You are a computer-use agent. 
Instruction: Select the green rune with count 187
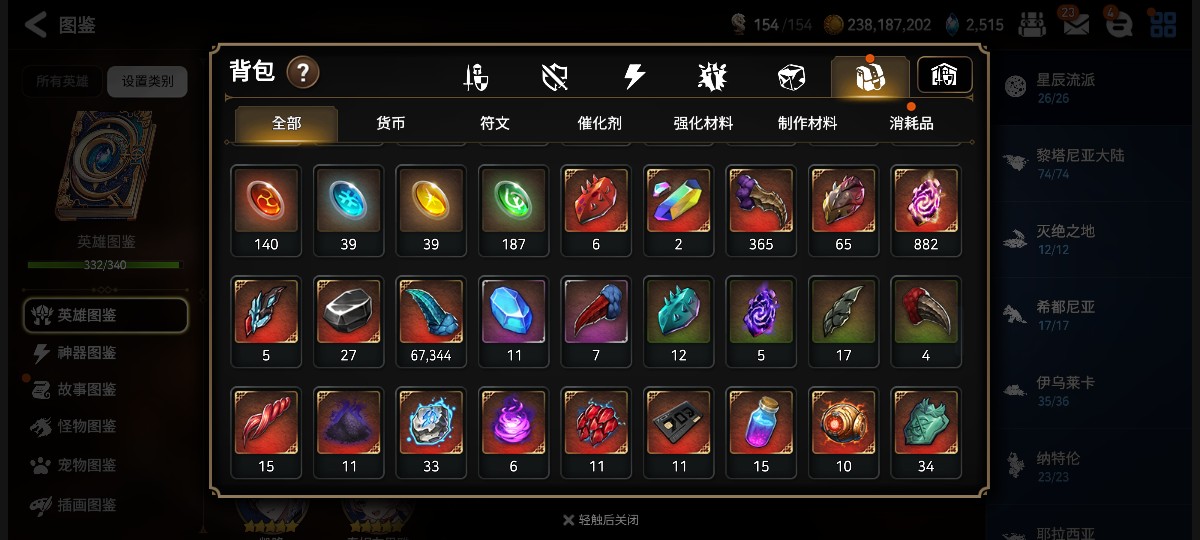tap(514, 200)
